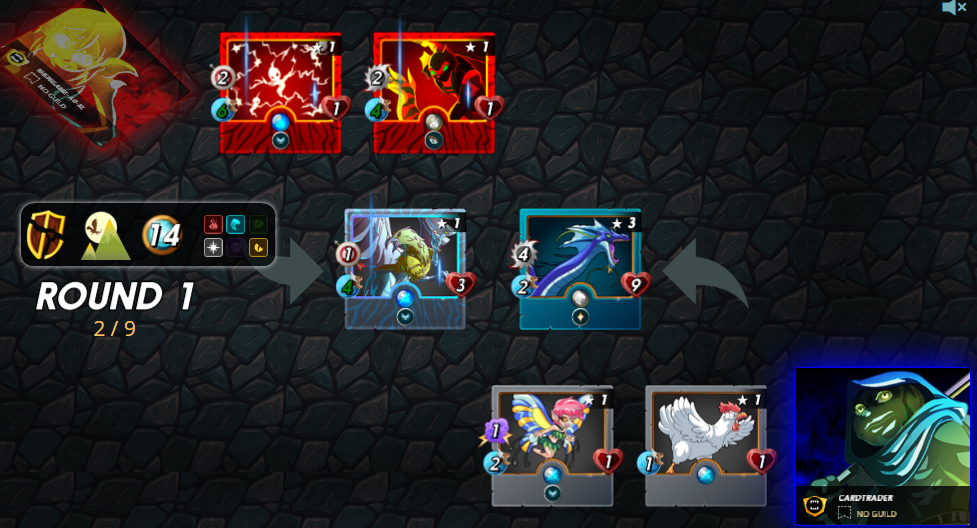
Task: Select the white chicken card
Action: 706,445
